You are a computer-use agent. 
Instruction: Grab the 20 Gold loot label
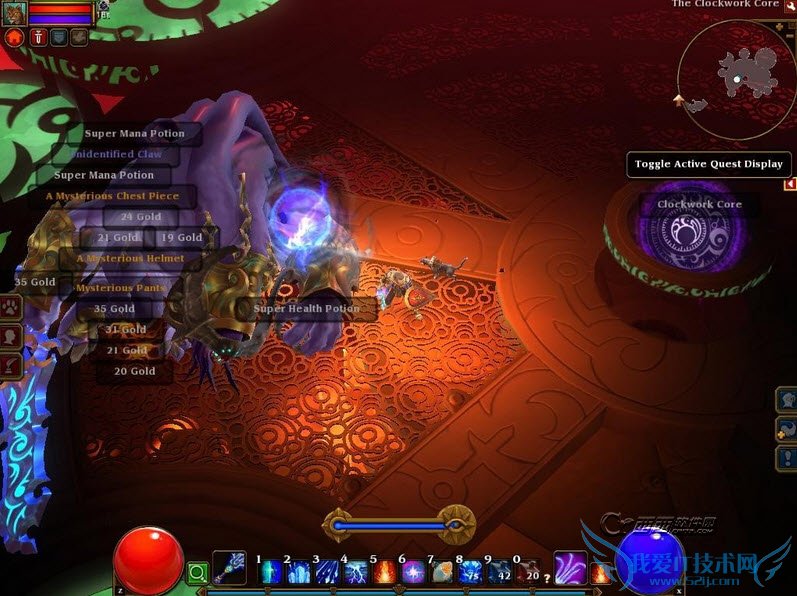tap(134, 371)
